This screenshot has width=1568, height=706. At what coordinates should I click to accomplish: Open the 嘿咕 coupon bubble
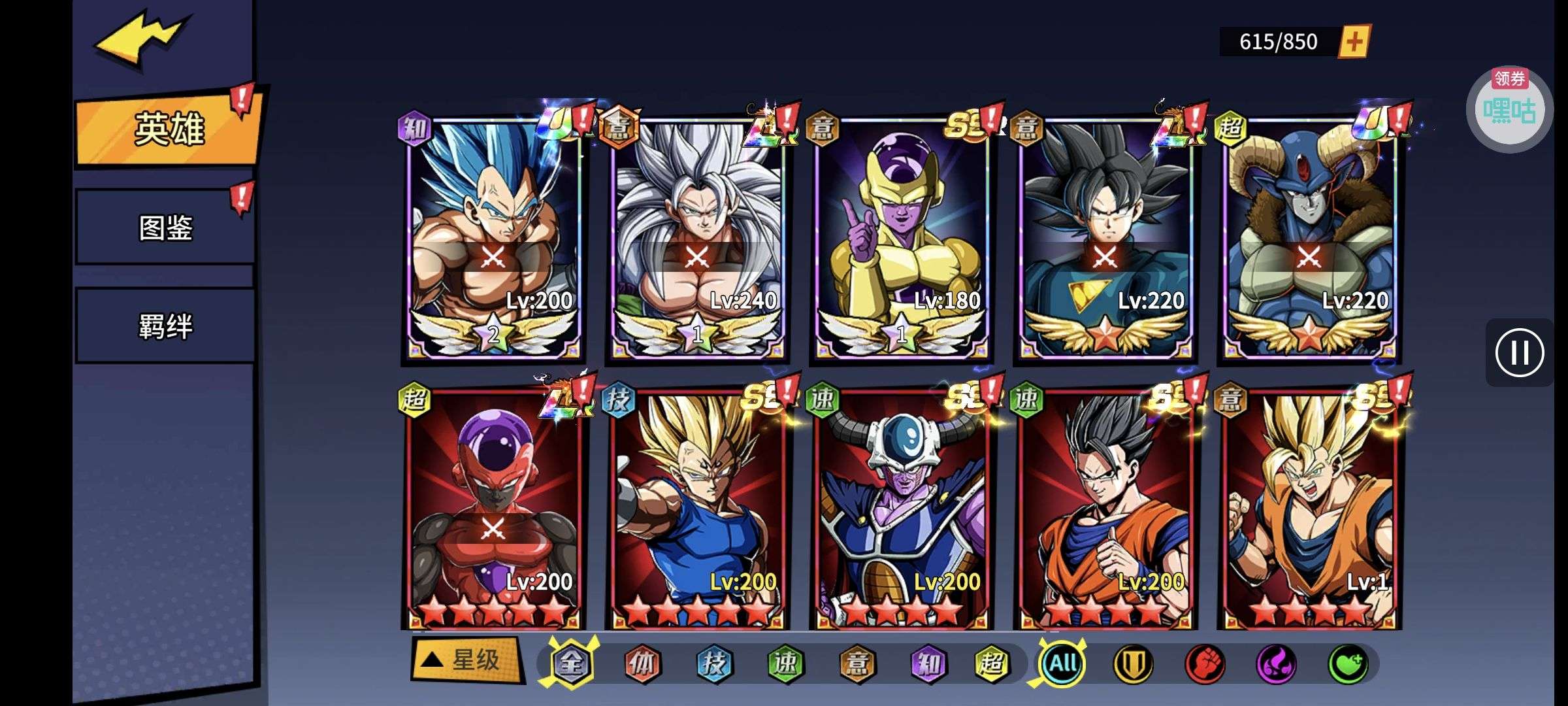pyautogui.click(x=1509, y=110)
